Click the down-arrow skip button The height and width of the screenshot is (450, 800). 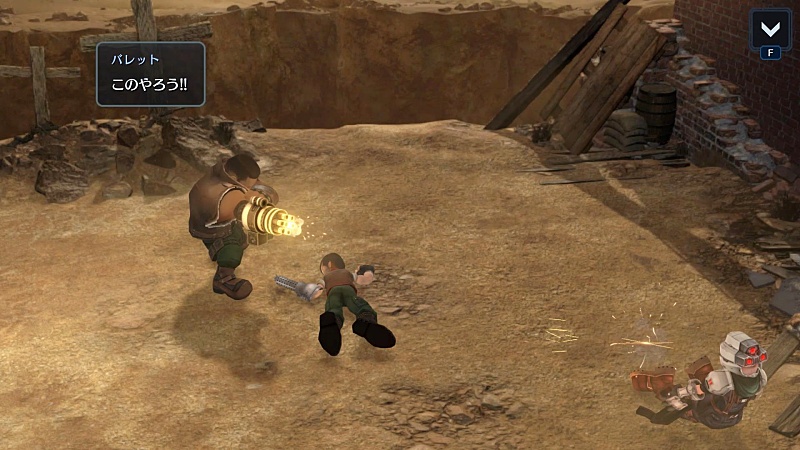click(x=769, y=28)
